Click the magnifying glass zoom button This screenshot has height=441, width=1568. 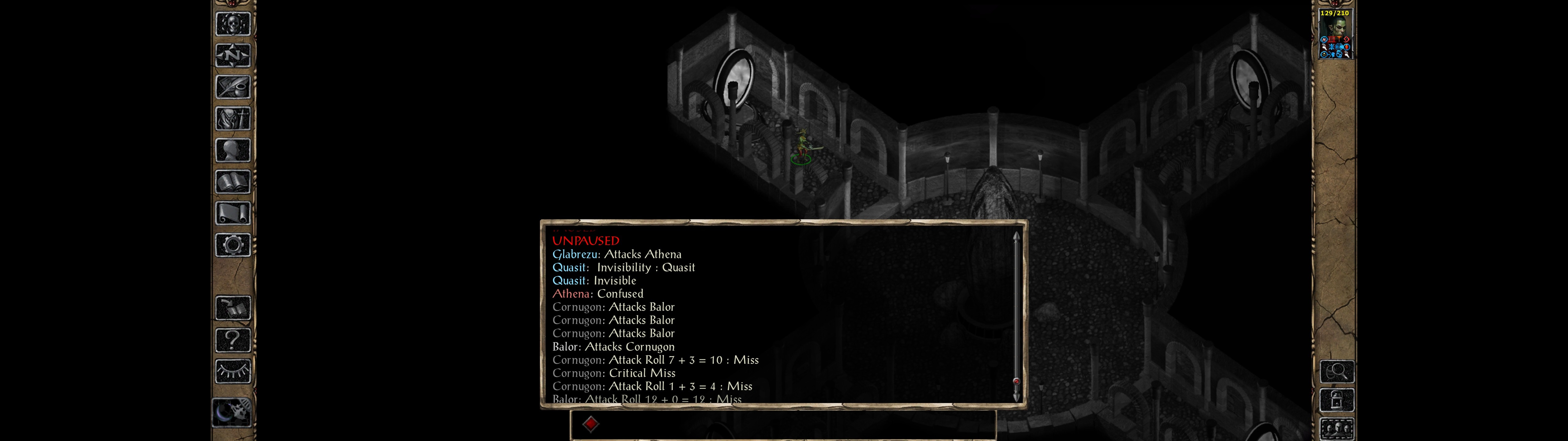point(1337,371)
